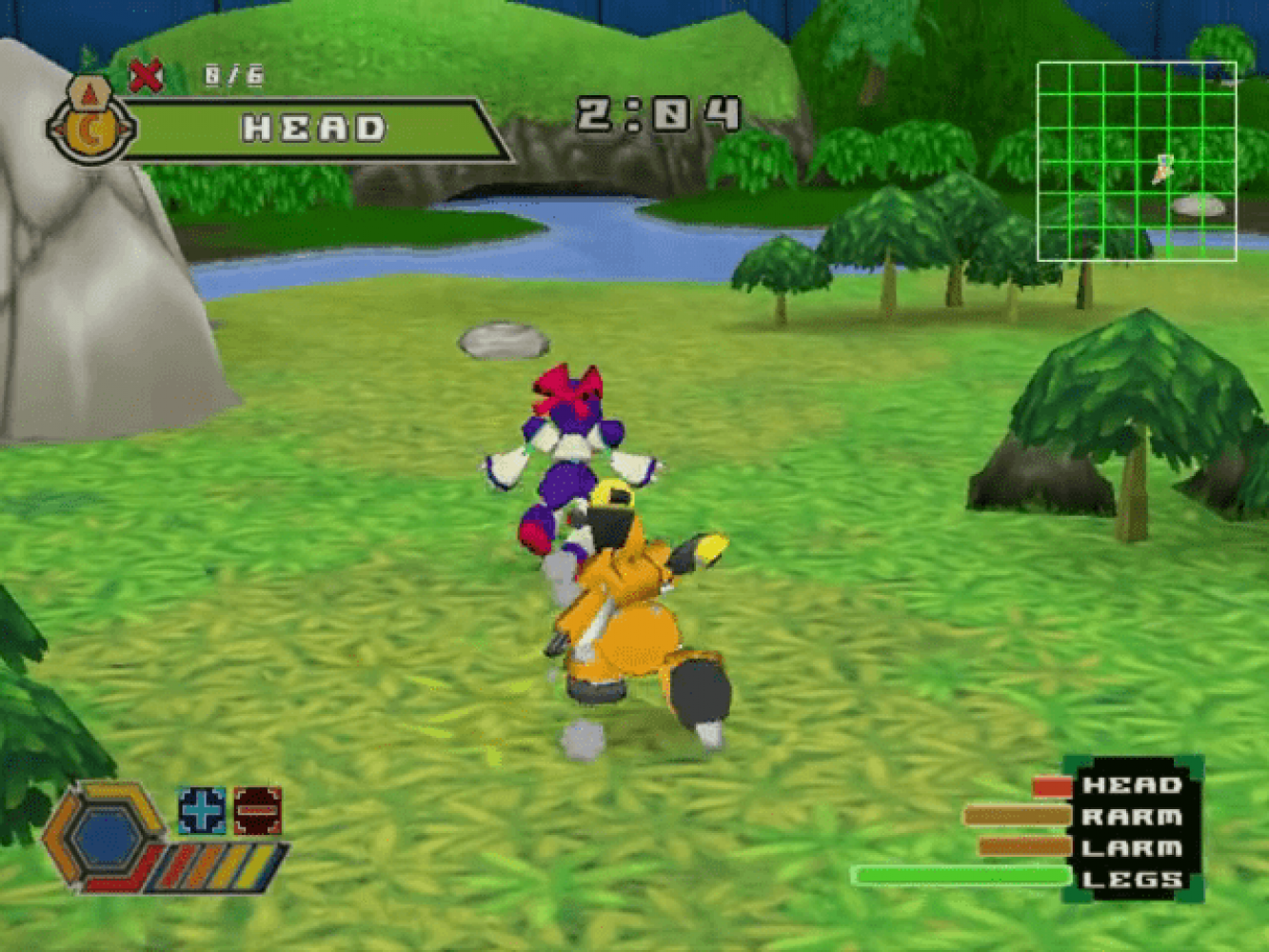Select the RARM part label

pos(1131,817)
